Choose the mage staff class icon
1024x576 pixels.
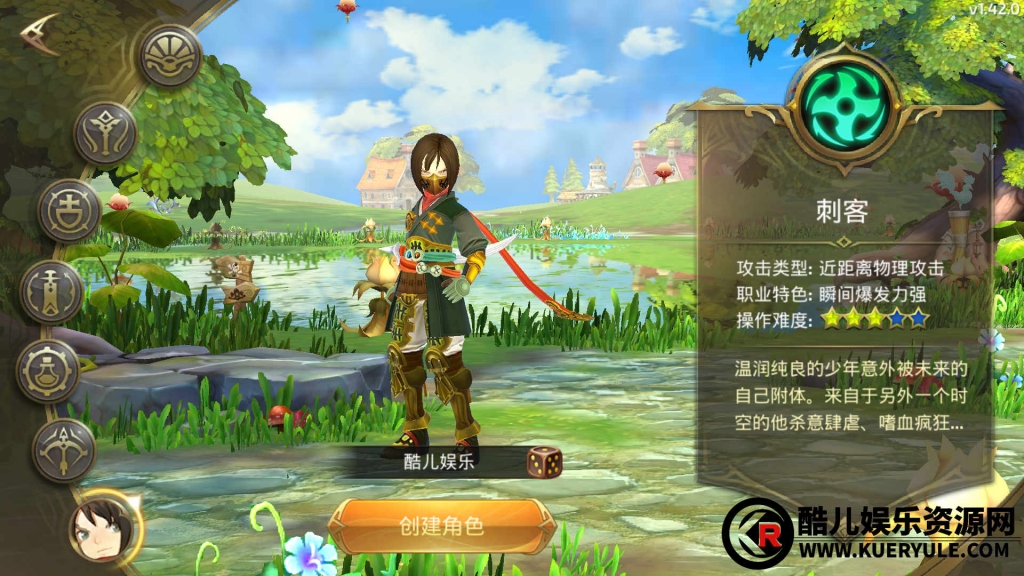click(x=105, y=133)
